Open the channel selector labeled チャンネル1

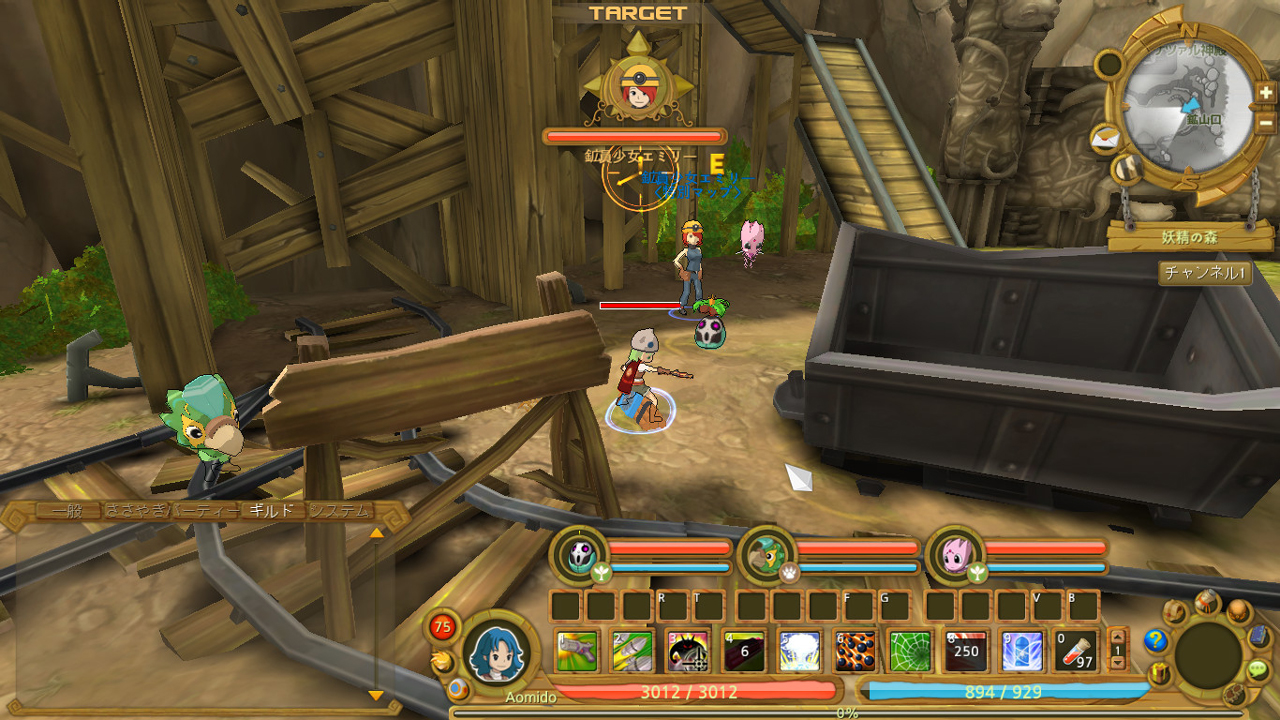tap(1205, 272)
